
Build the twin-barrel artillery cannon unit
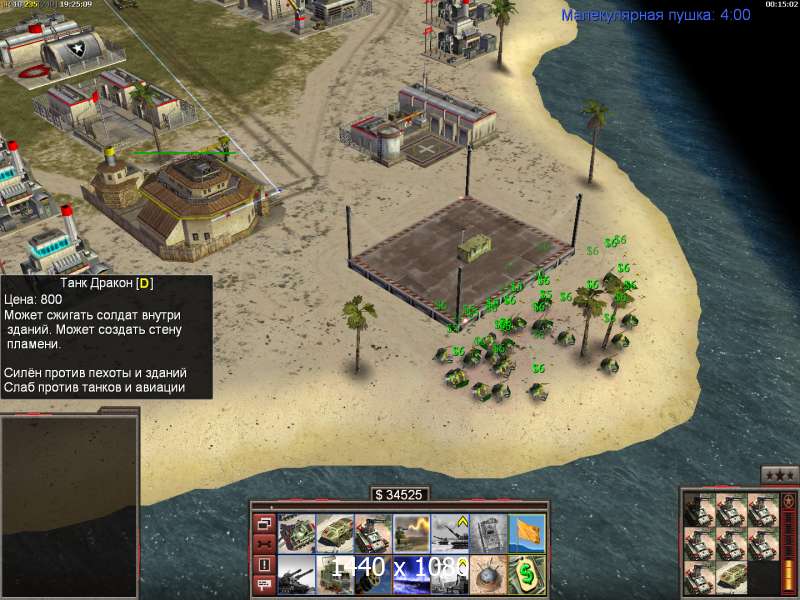coord(297,574)
